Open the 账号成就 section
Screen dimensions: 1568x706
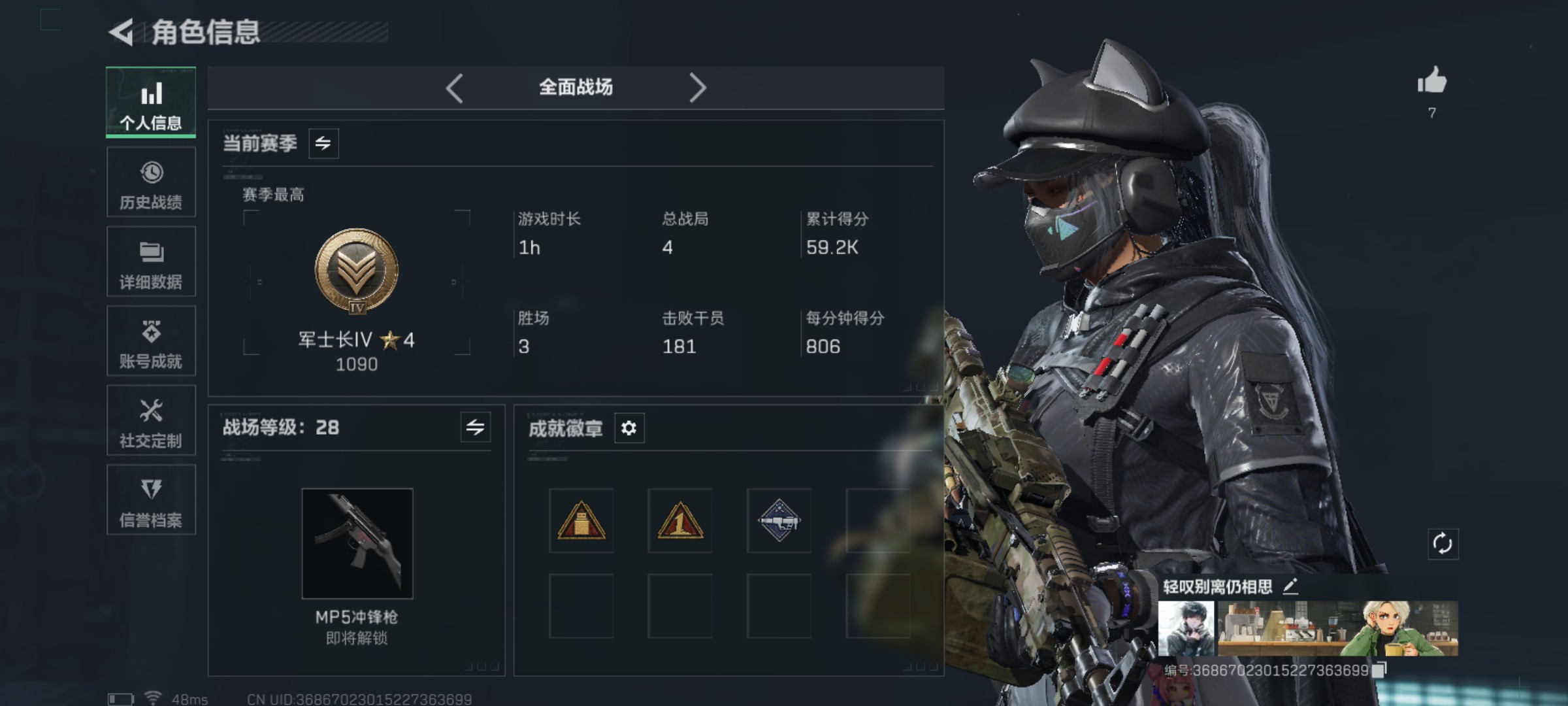tap(151, 341)
